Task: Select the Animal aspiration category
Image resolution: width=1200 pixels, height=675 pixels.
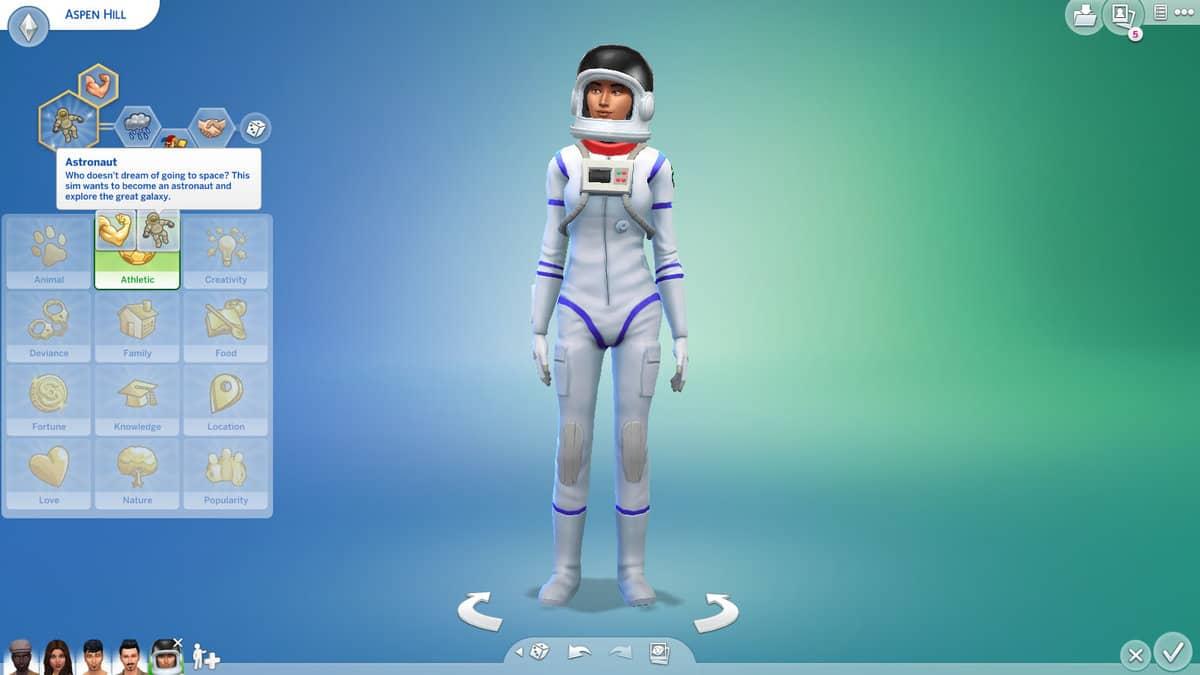Action: [49, 254]
